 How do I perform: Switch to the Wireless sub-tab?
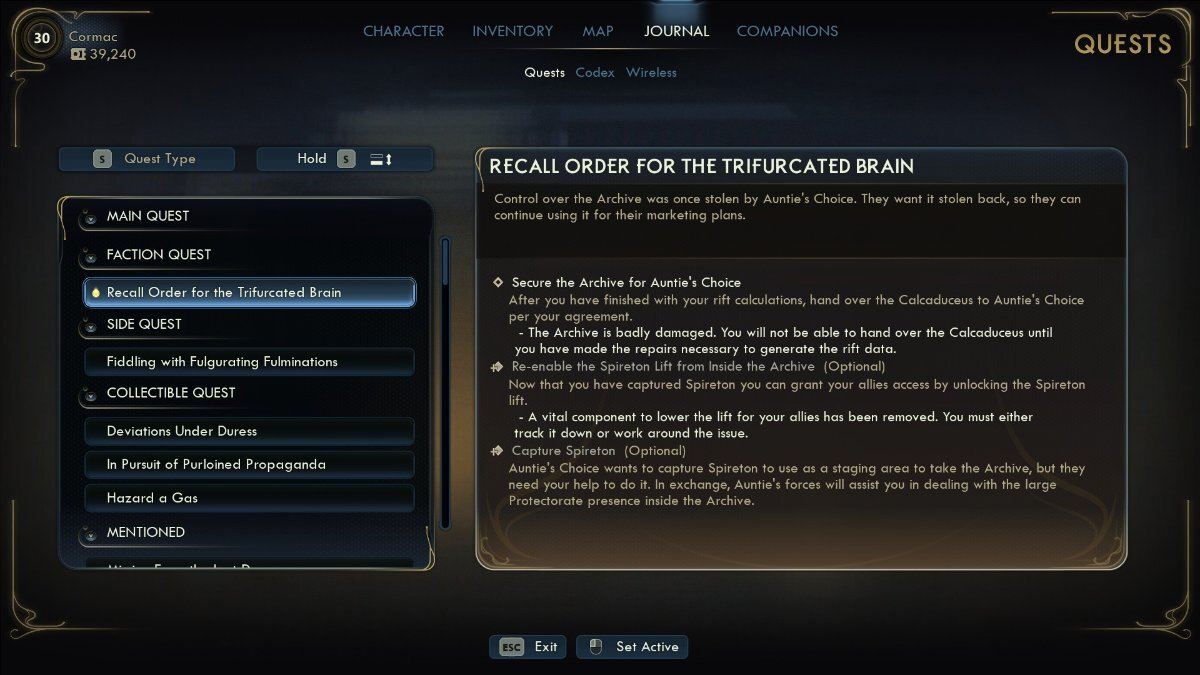651,72
